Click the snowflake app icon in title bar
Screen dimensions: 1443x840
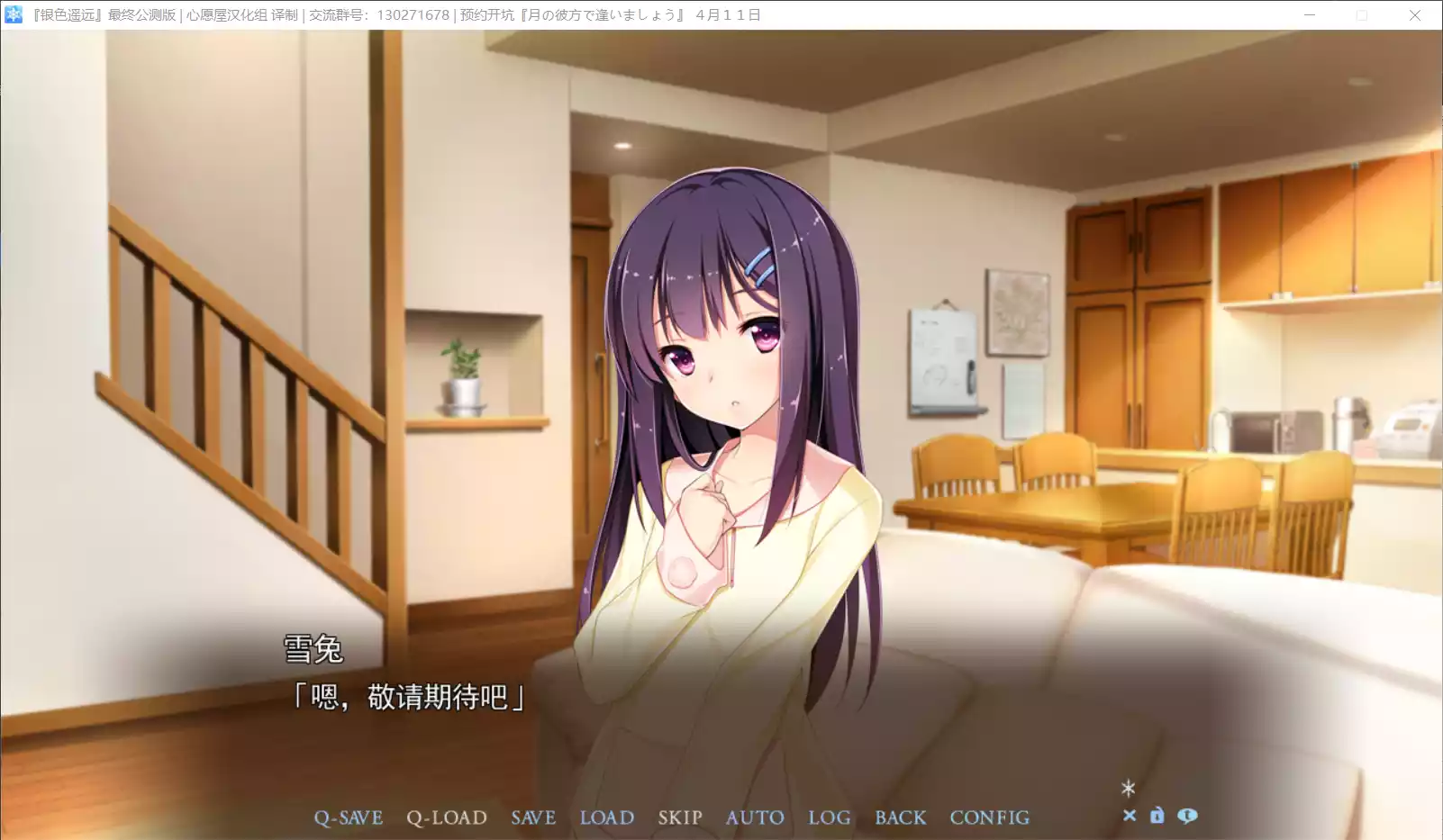point(13,14)
